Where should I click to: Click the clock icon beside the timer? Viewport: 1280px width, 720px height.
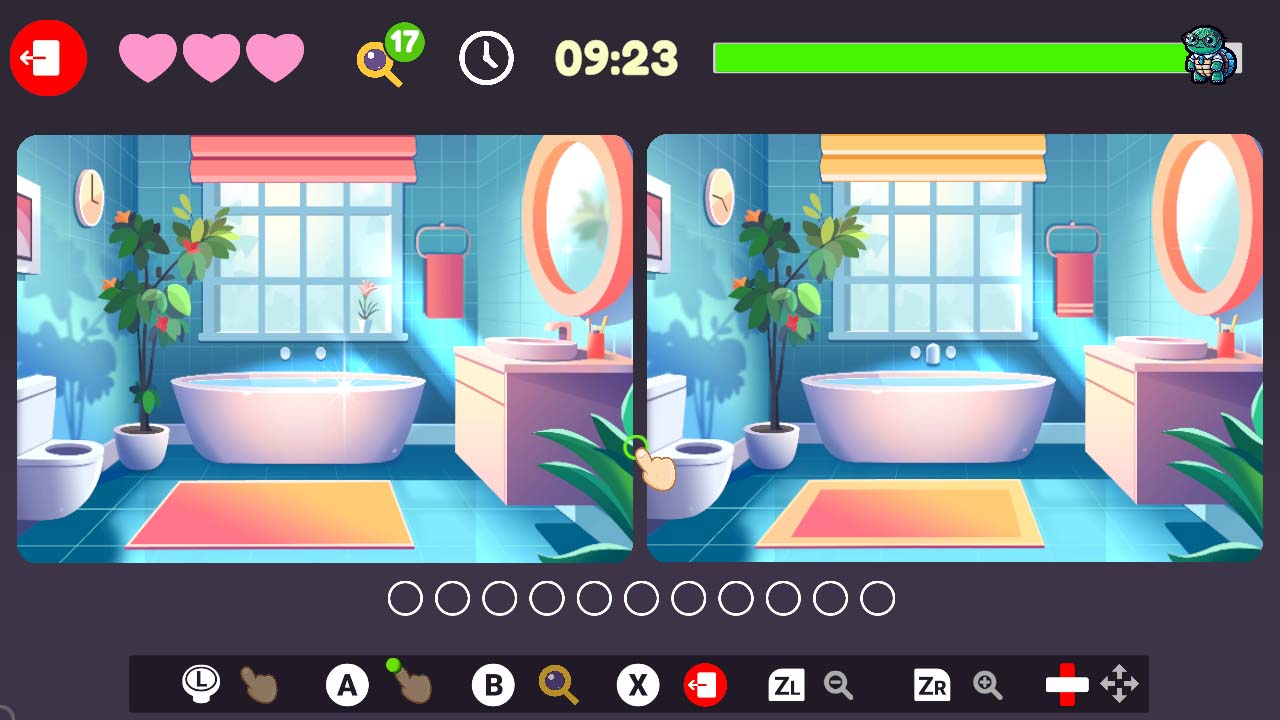(x=486, y=58)
